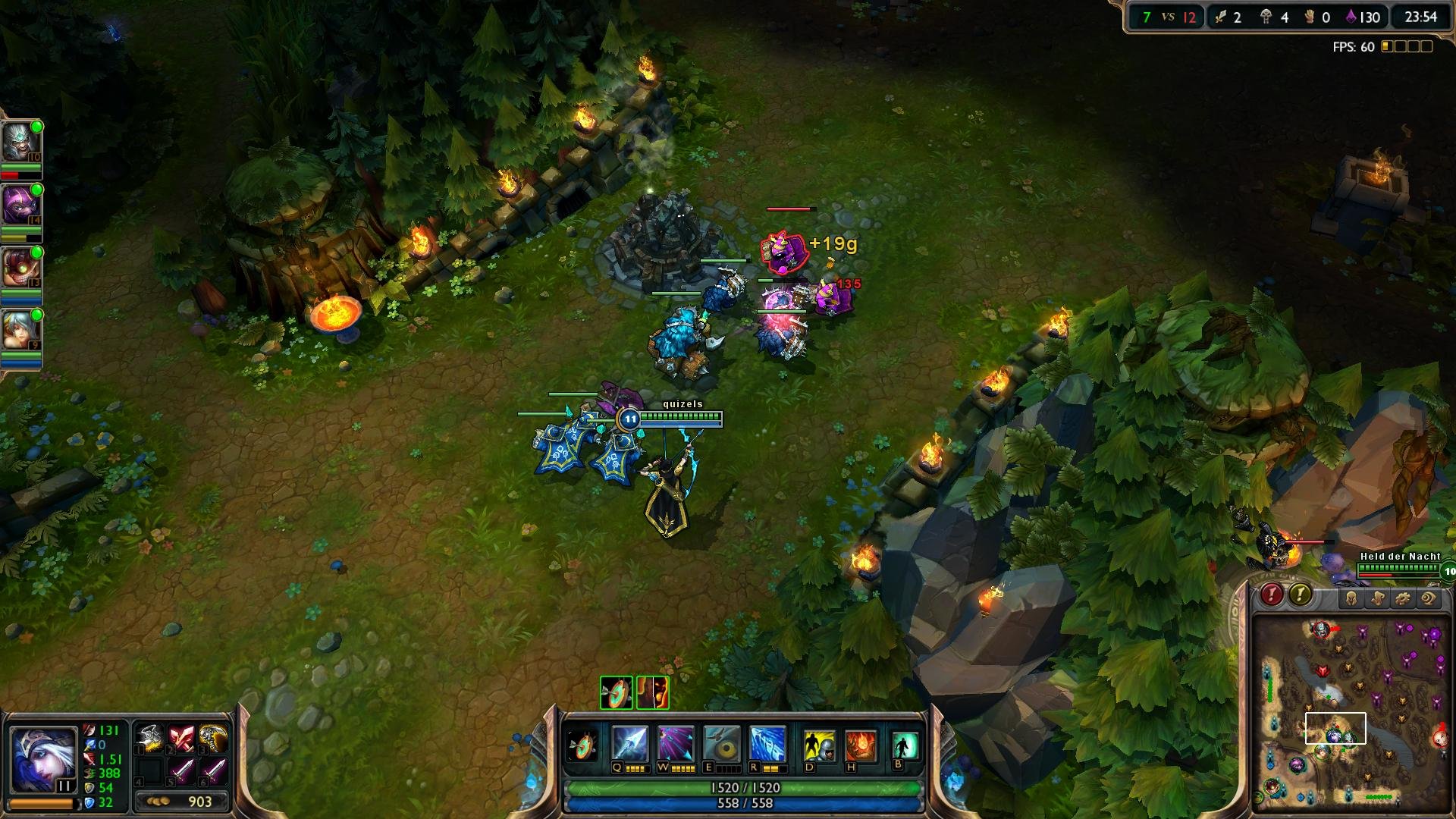This screenshot has height=819, width=1456.
Task: Click Ashe's passive icon left of abilities
Action: click(581, 745)
